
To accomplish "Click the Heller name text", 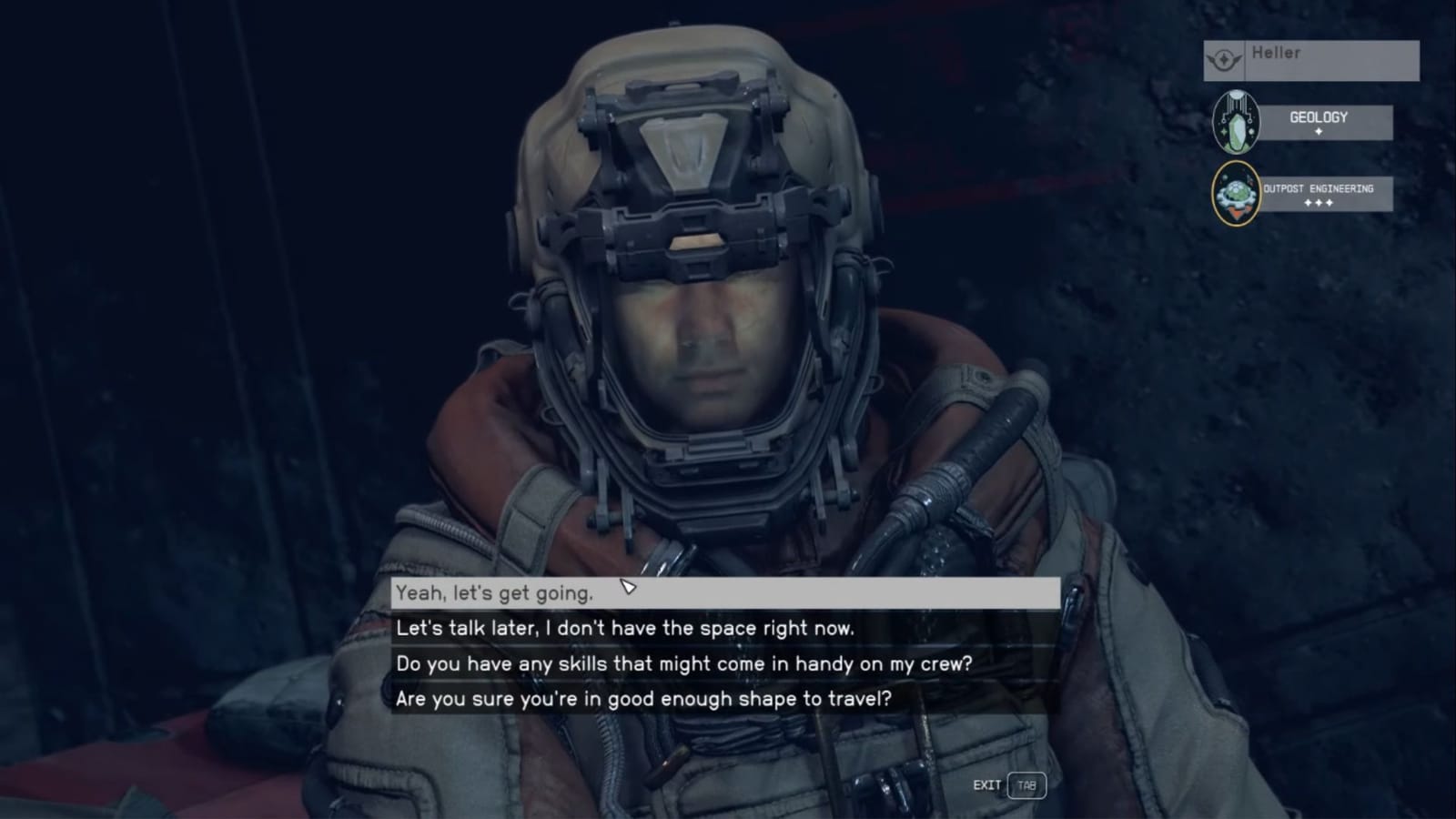I will point(1278,53).
